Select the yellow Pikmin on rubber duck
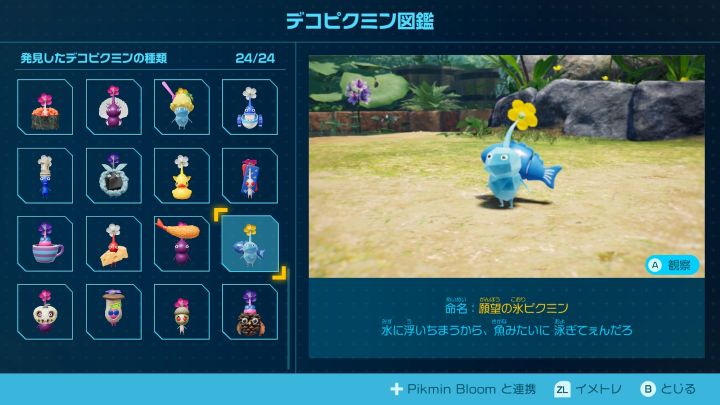This screenshot has width=720, height=405. click(x=181, y=175)
